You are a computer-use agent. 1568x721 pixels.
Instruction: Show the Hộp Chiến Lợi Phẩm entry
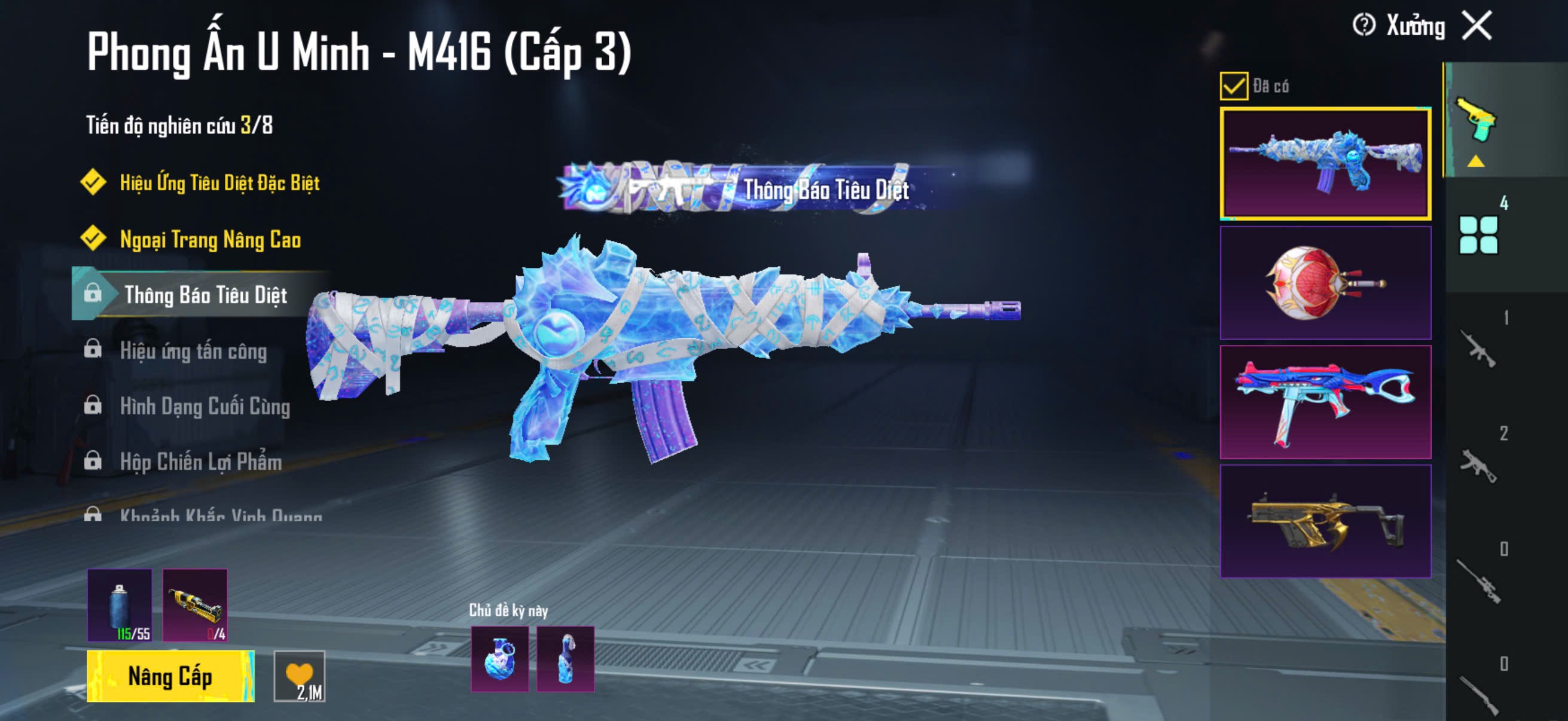tap(201, 462)
